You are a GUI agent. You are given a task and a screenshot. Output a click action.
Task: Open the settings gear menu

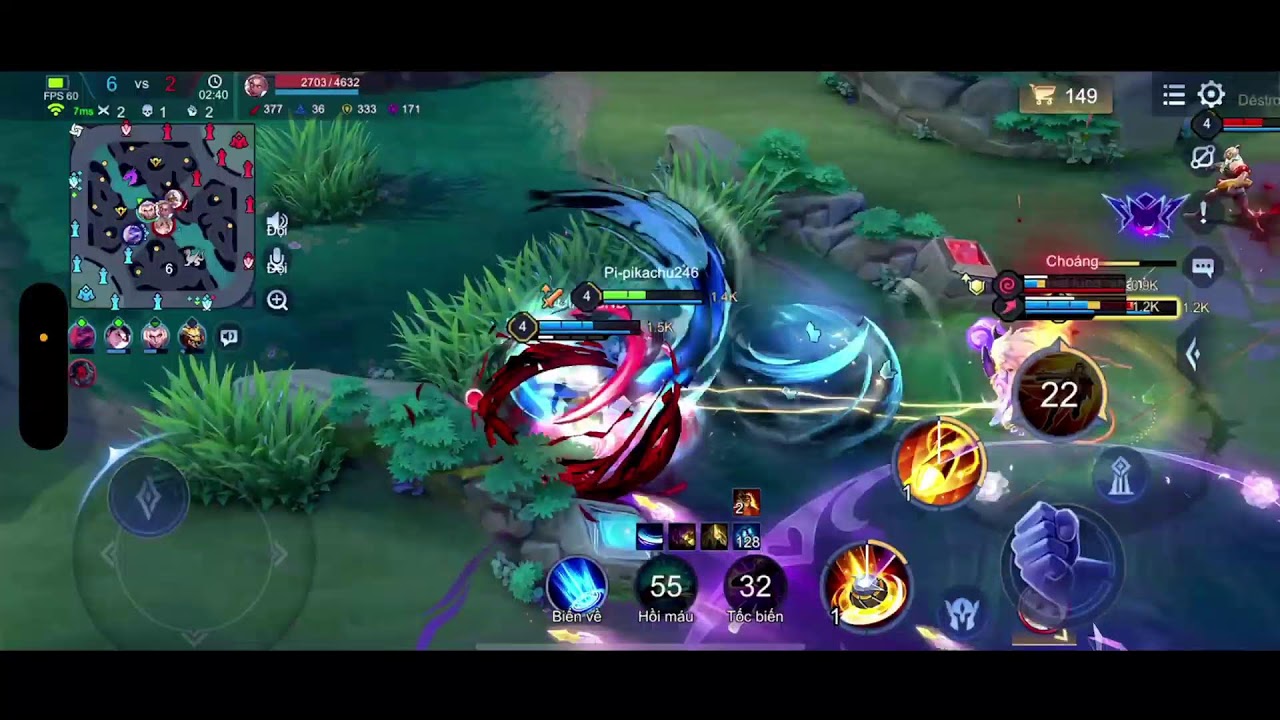[x=1211, y=95]
